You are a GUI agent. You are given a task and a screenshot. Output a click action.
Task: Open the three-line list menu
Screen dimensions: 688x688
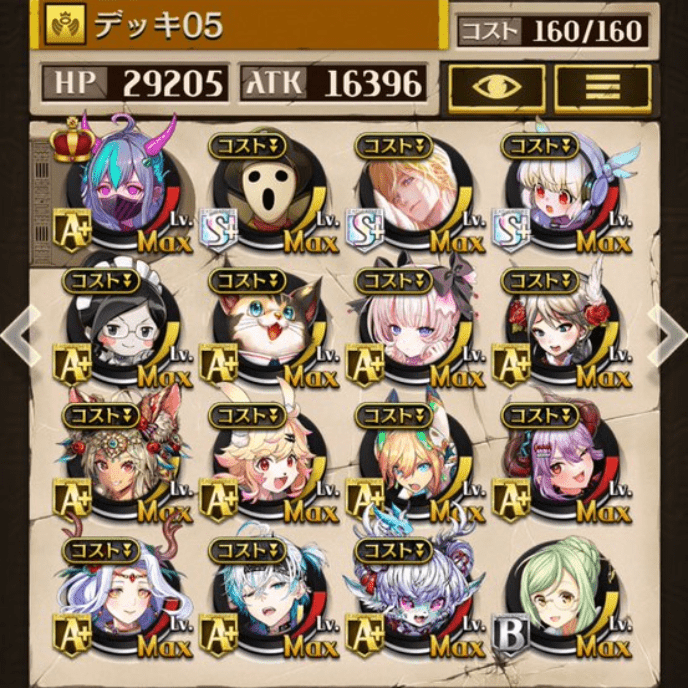(x=601, y=88)
